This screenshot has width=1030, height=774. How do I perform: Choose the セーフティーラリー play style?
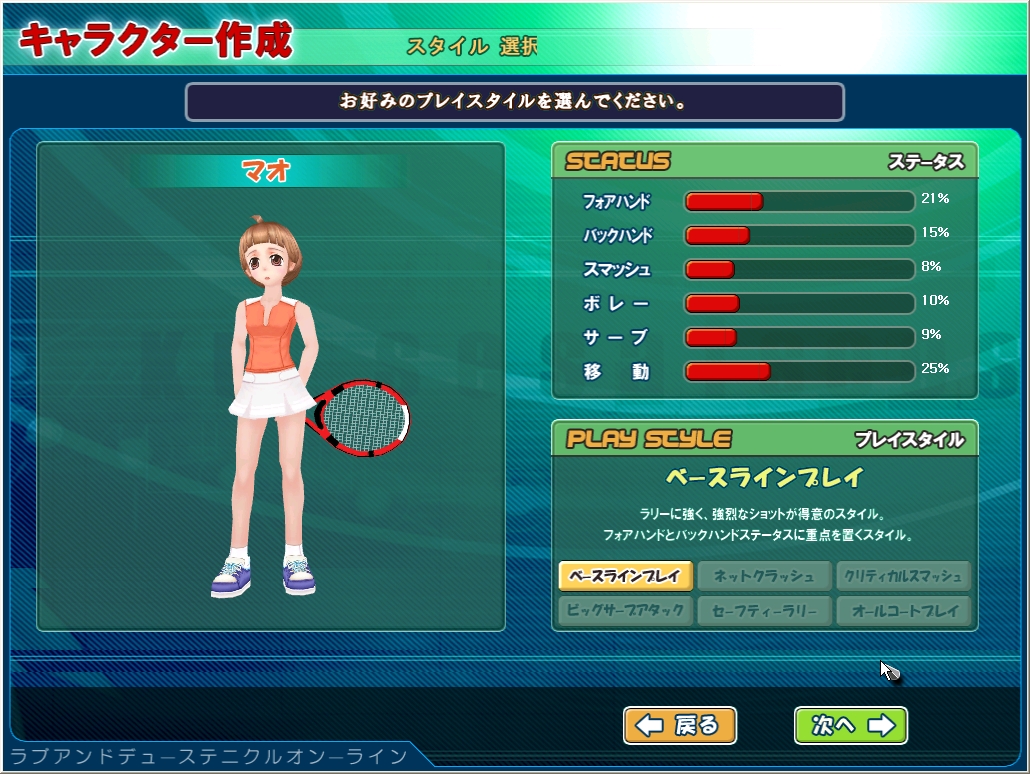coord(765,610)
